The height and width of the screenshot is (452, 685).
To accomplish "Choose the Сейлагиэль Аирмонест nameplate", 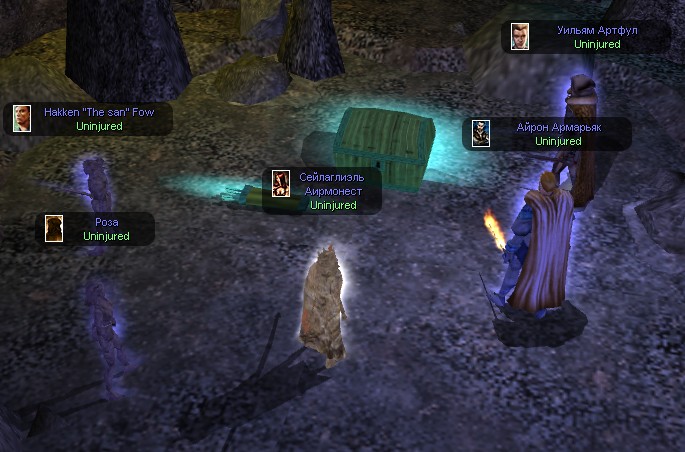I will pyautogui.click(x=322, y=191).
